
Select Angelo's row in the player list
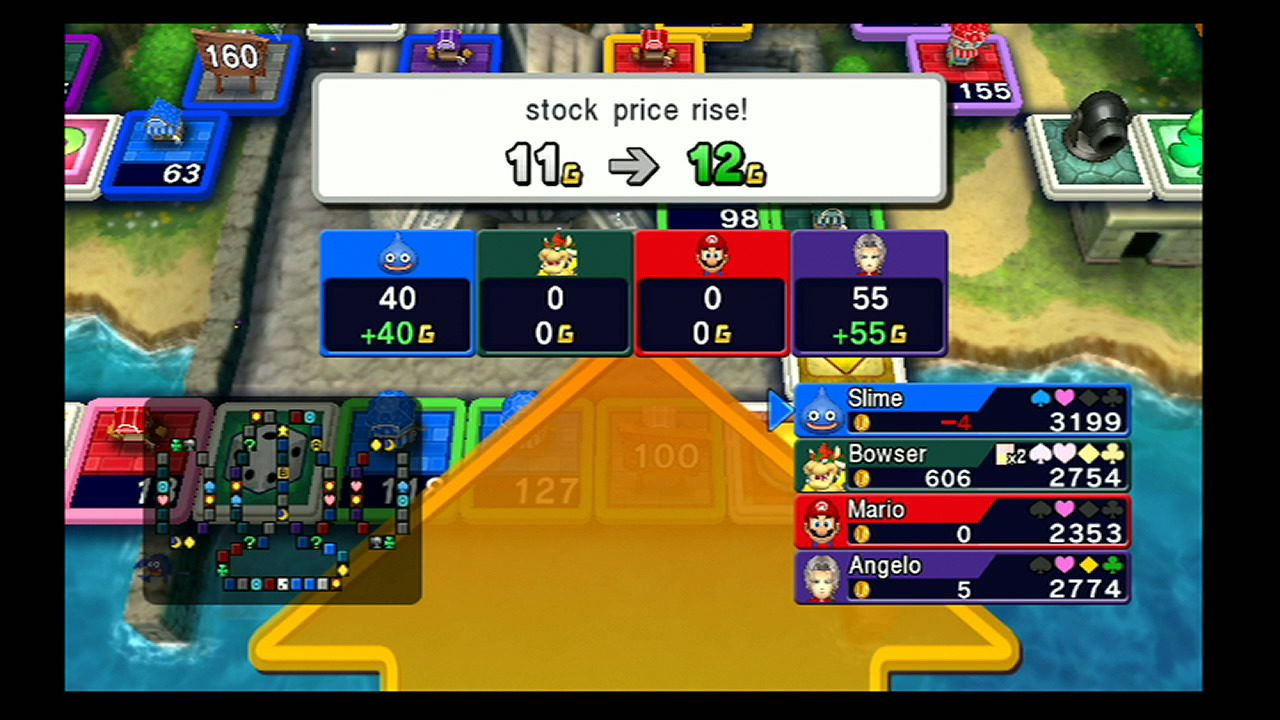(x=962, y=578)
